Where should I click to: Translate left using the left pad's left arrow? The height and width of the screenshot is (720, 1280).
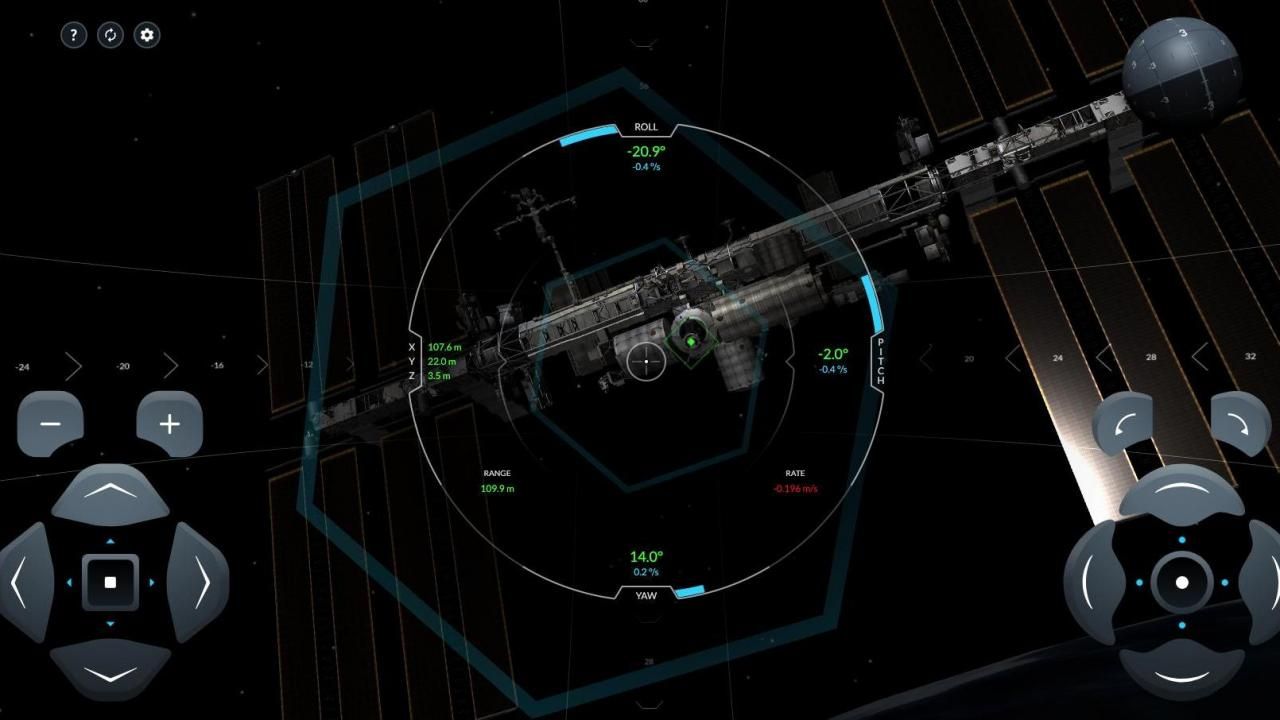[24, 581]
